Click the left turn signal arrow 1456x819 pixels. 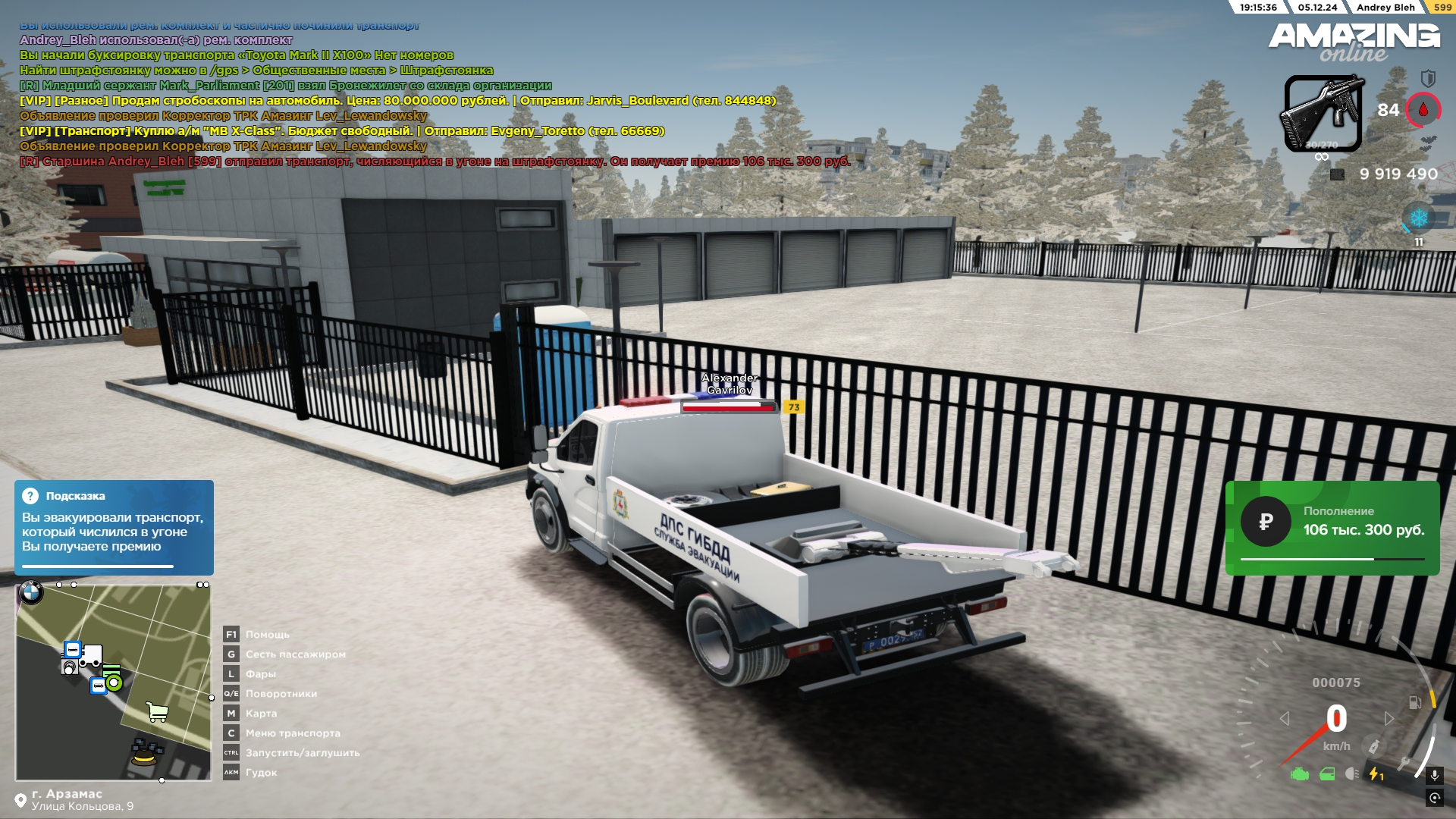1285,718
